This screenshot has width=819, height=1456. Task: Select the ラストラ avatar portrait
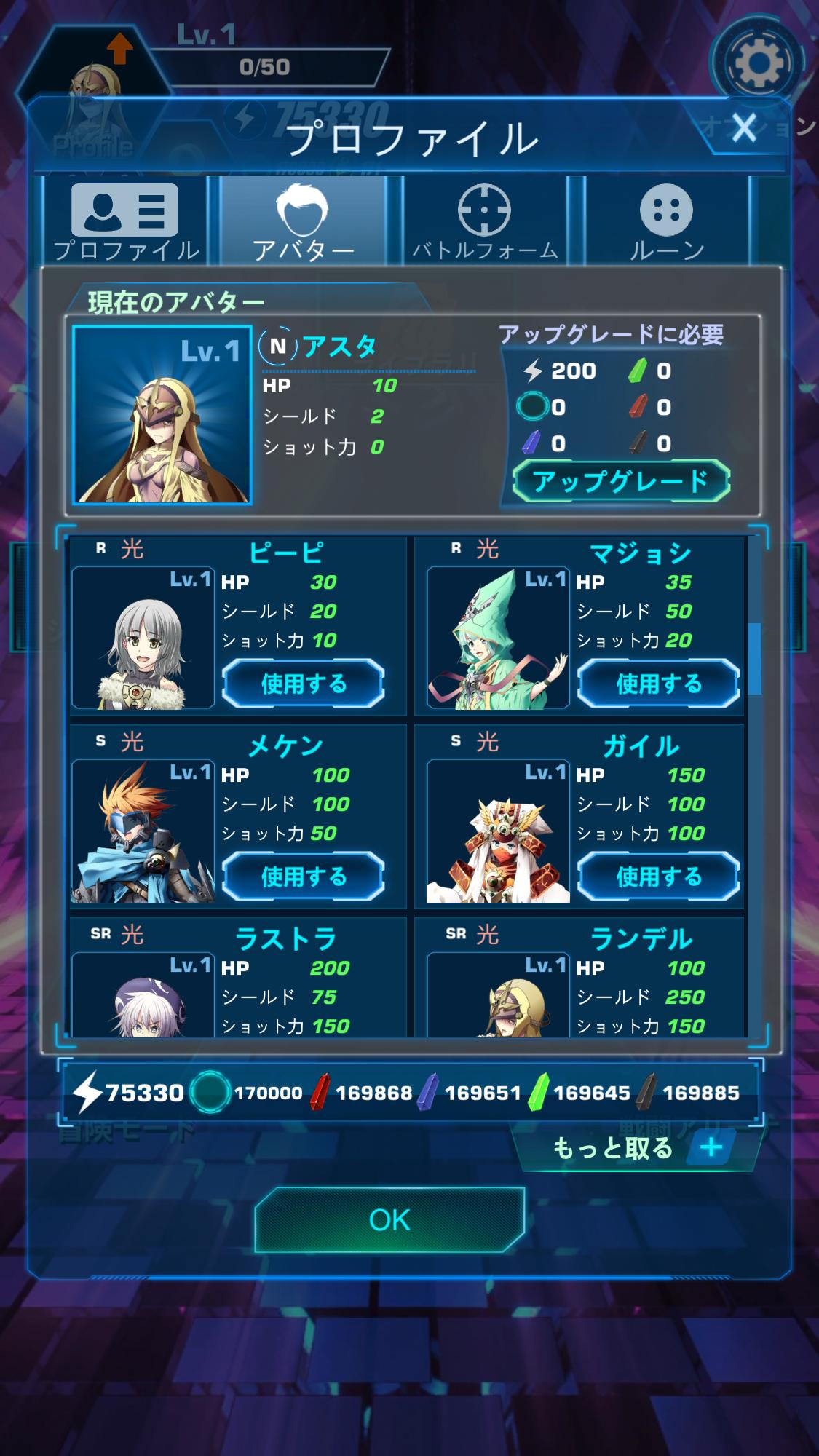click(x=143, y=995)
